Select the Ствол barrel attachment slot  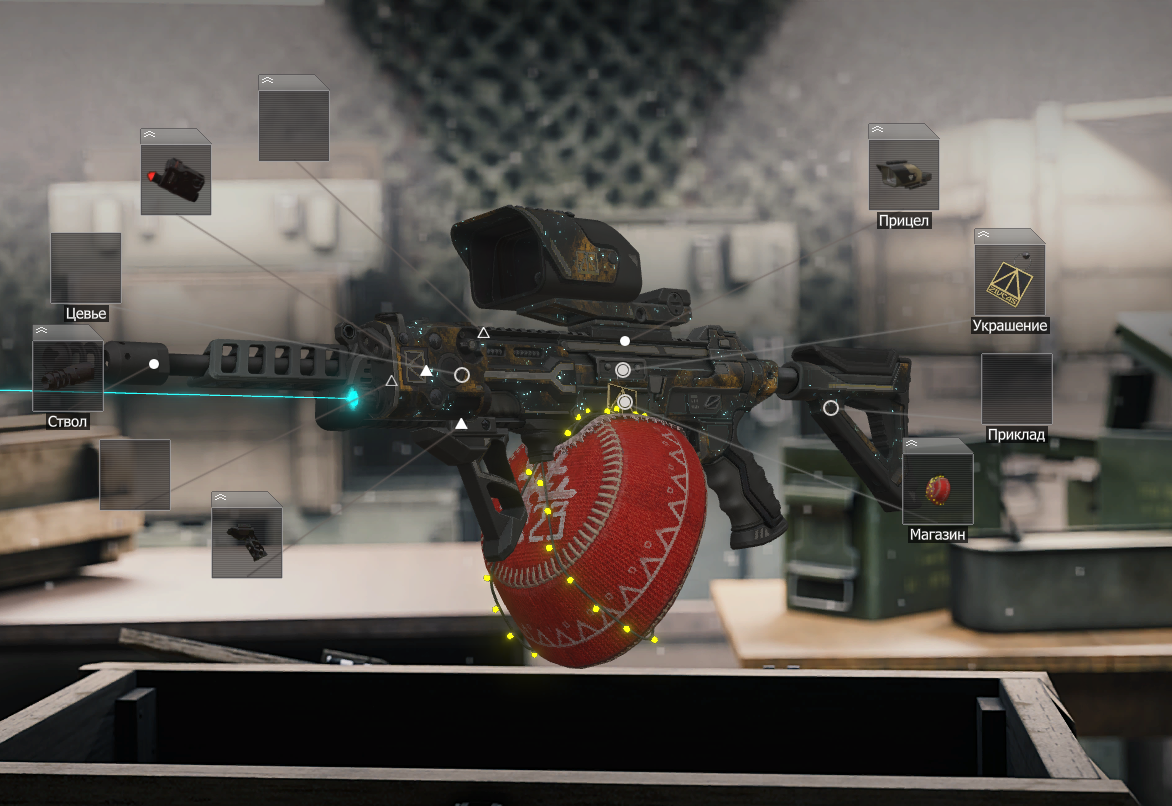point(68,376)
